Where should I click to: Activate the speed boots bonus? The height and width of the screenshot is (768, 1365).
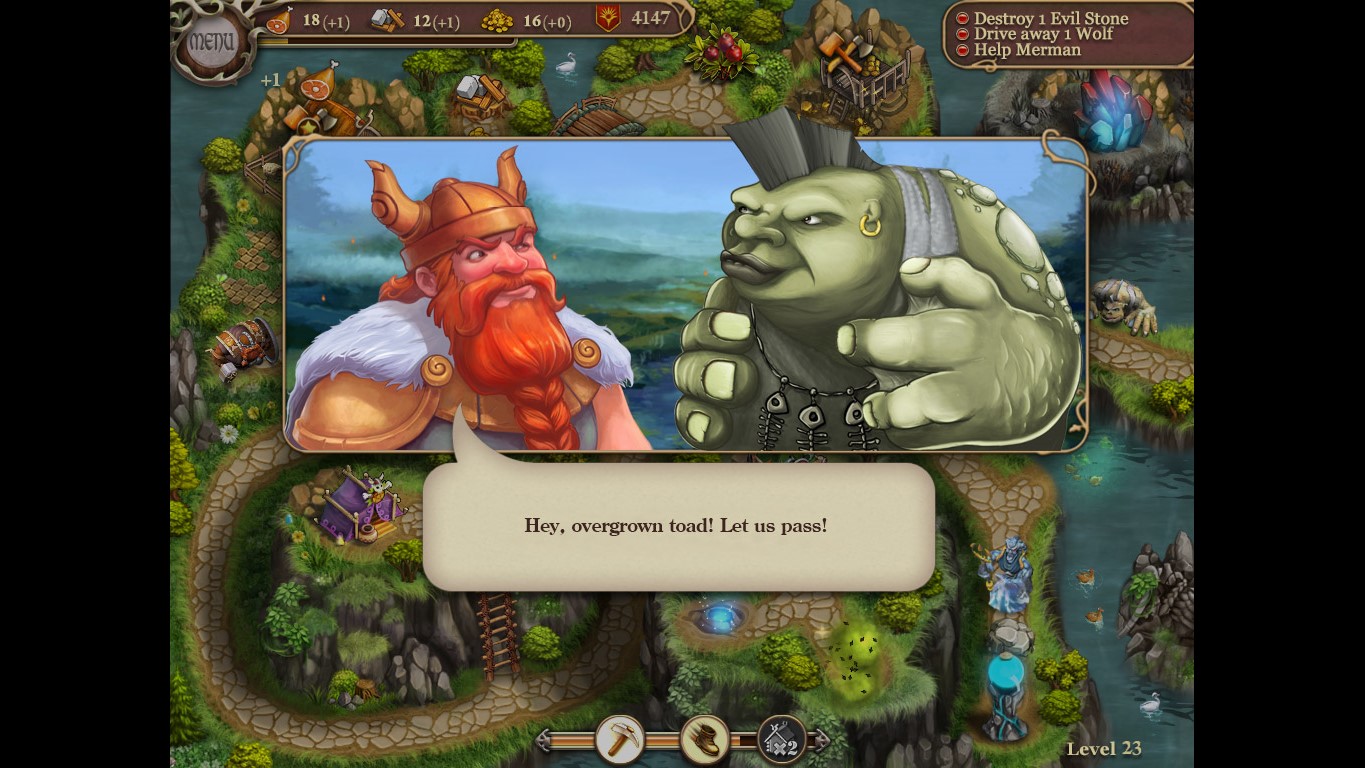[x=703, y=738]
